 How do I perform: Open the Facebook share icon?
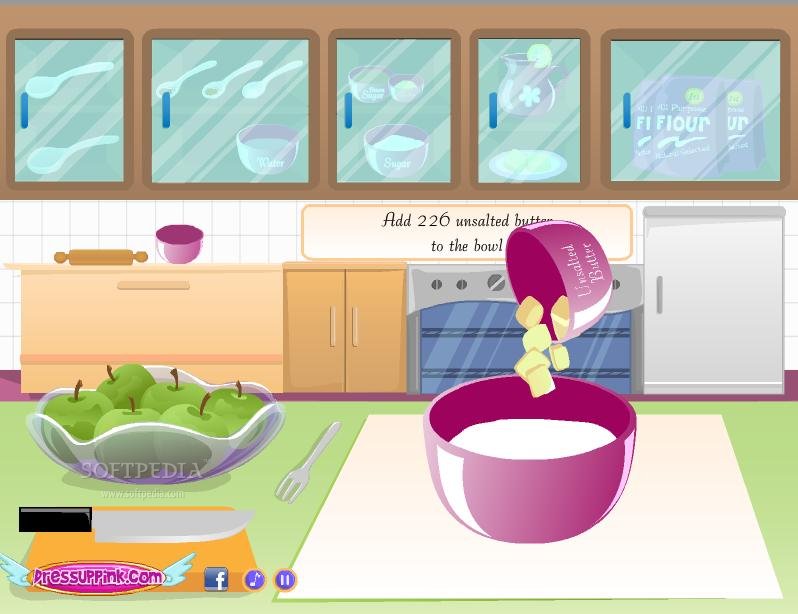coord(216,579)
